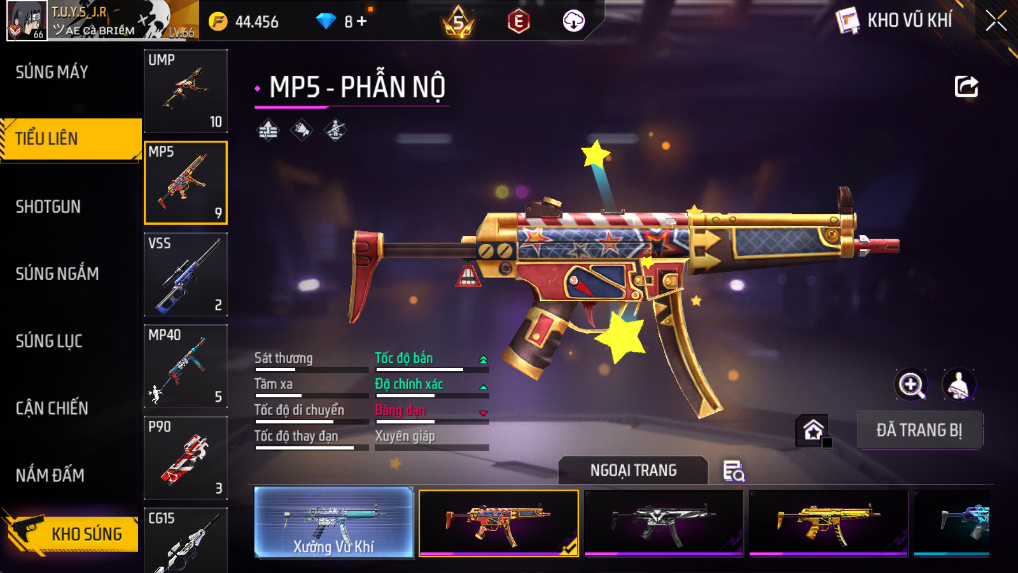Zoom in with the magnifier icon

[911, 385]
